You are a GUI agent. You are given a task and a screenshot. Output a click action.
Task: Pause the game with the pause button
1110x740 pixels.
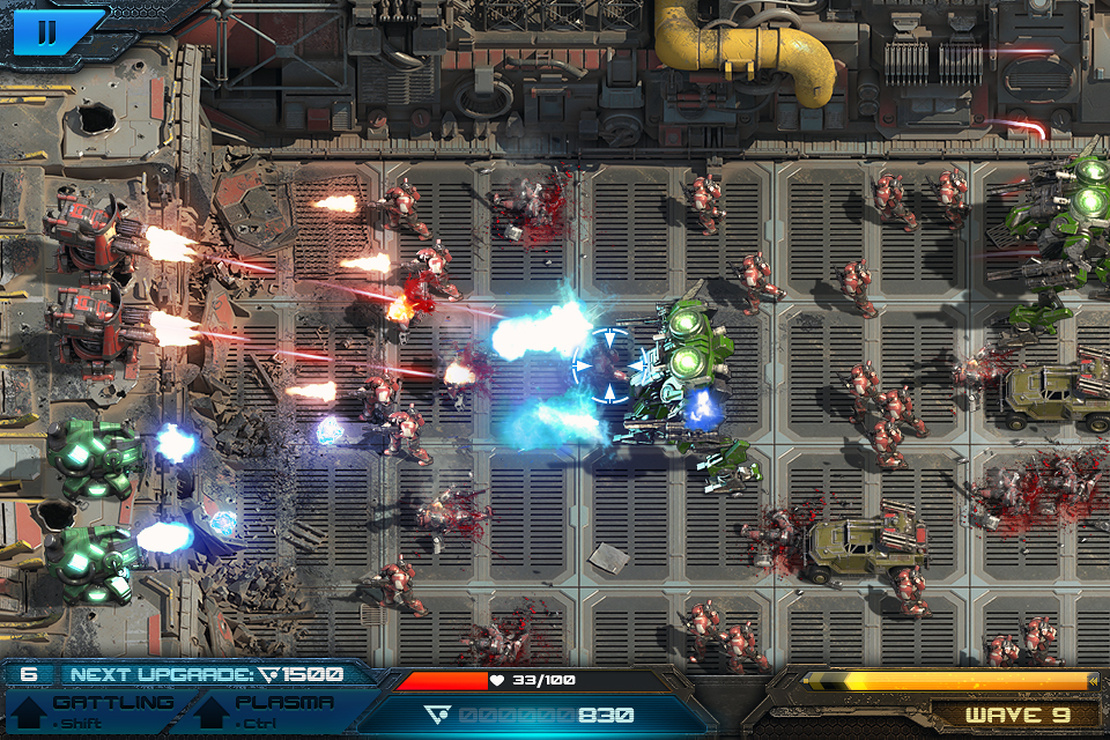coord(46,33)
